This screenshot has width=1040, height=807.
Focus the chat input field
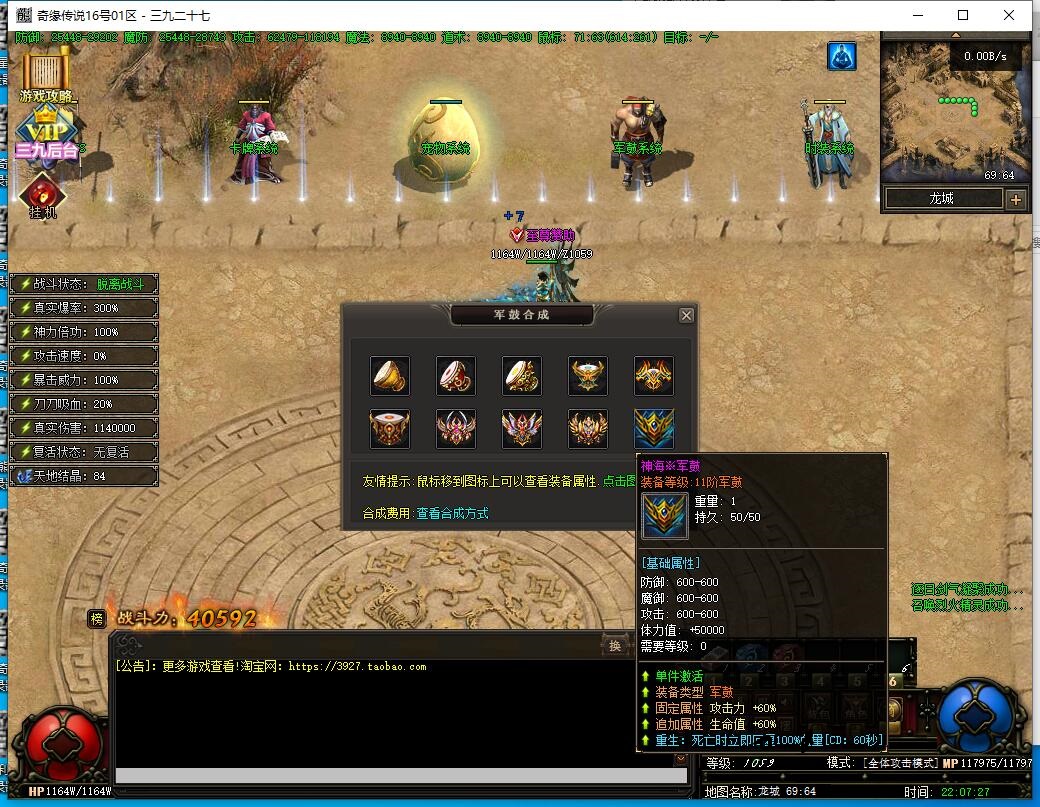(x=397, y=776)
